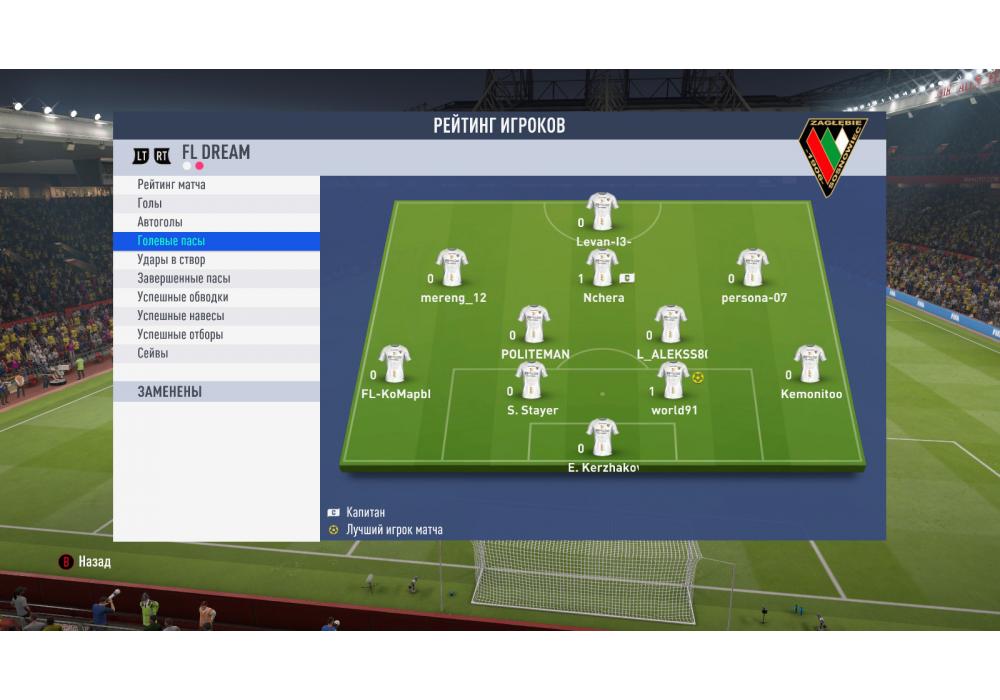Image resolution: width=1000 pixels, height=700 pixels.
Task: Click match MVP world91's shirt
Action: (673, 380)
